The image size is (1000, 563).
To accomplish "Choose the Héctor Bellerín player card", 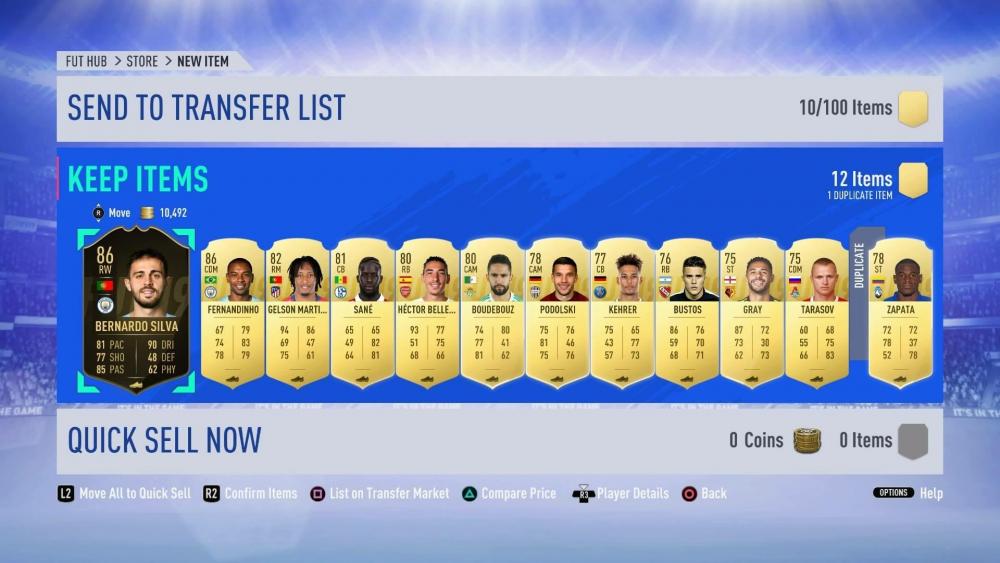I will coord(428,312).
